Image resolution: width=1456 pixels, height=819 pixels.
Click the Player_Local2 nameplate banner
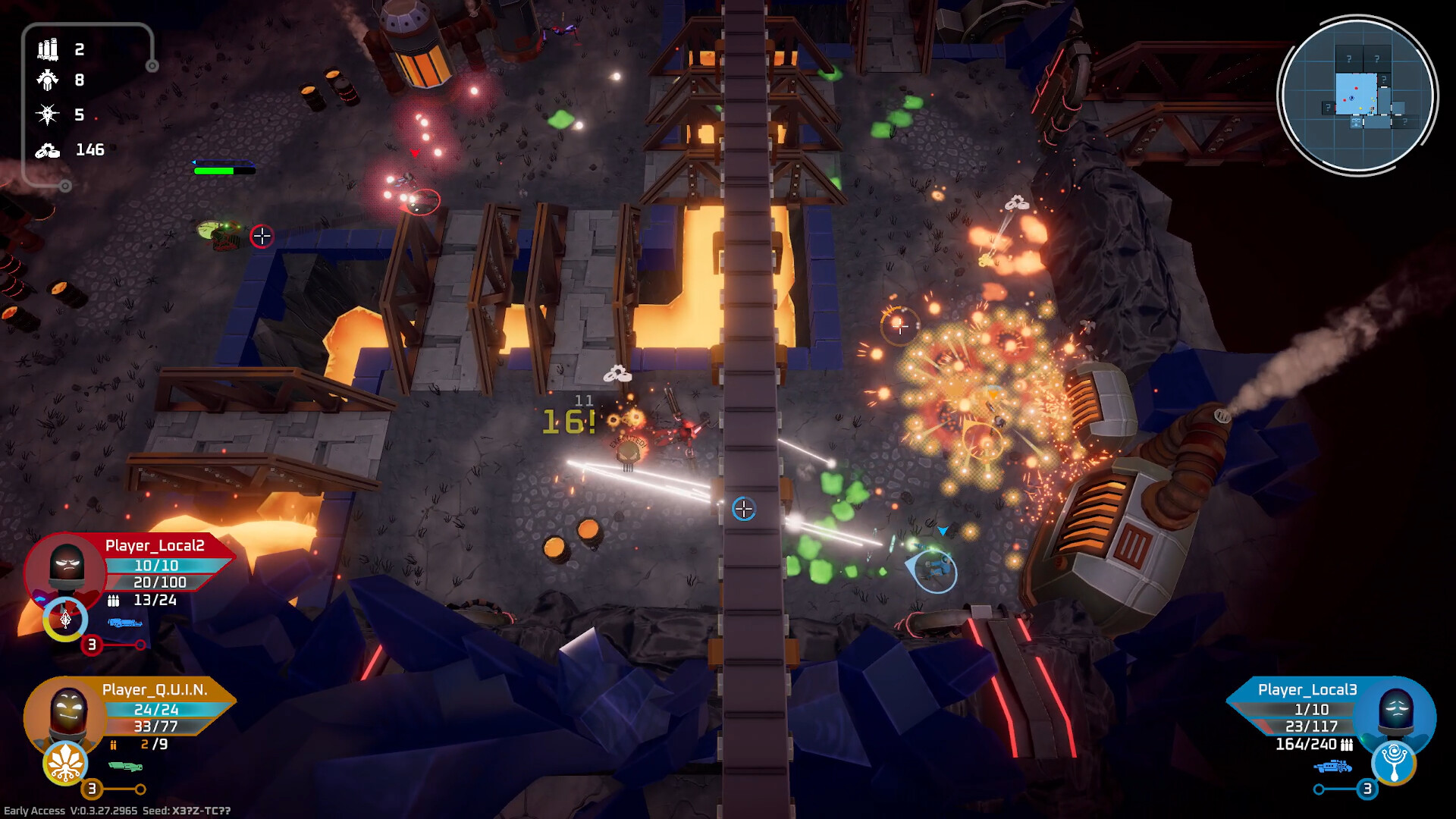[156, 544]
